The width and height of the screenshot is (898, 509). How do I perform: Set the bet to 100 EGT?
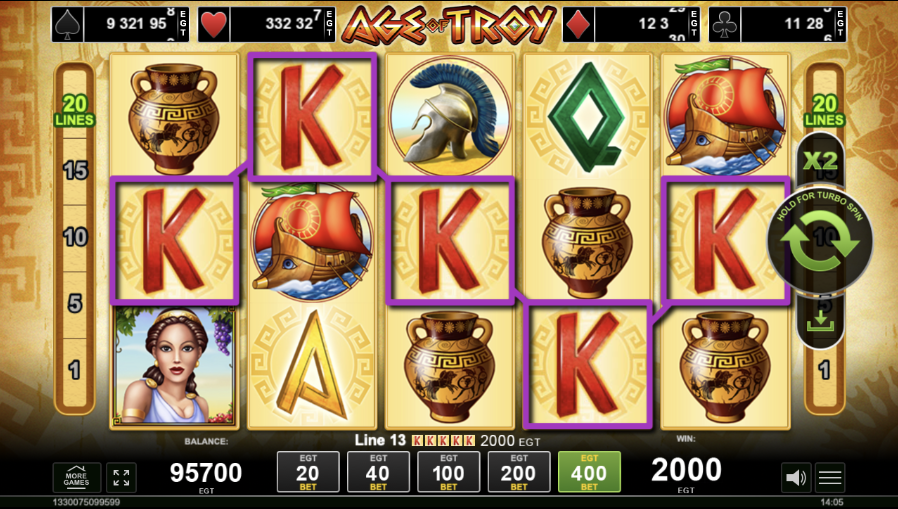[448, 472]
